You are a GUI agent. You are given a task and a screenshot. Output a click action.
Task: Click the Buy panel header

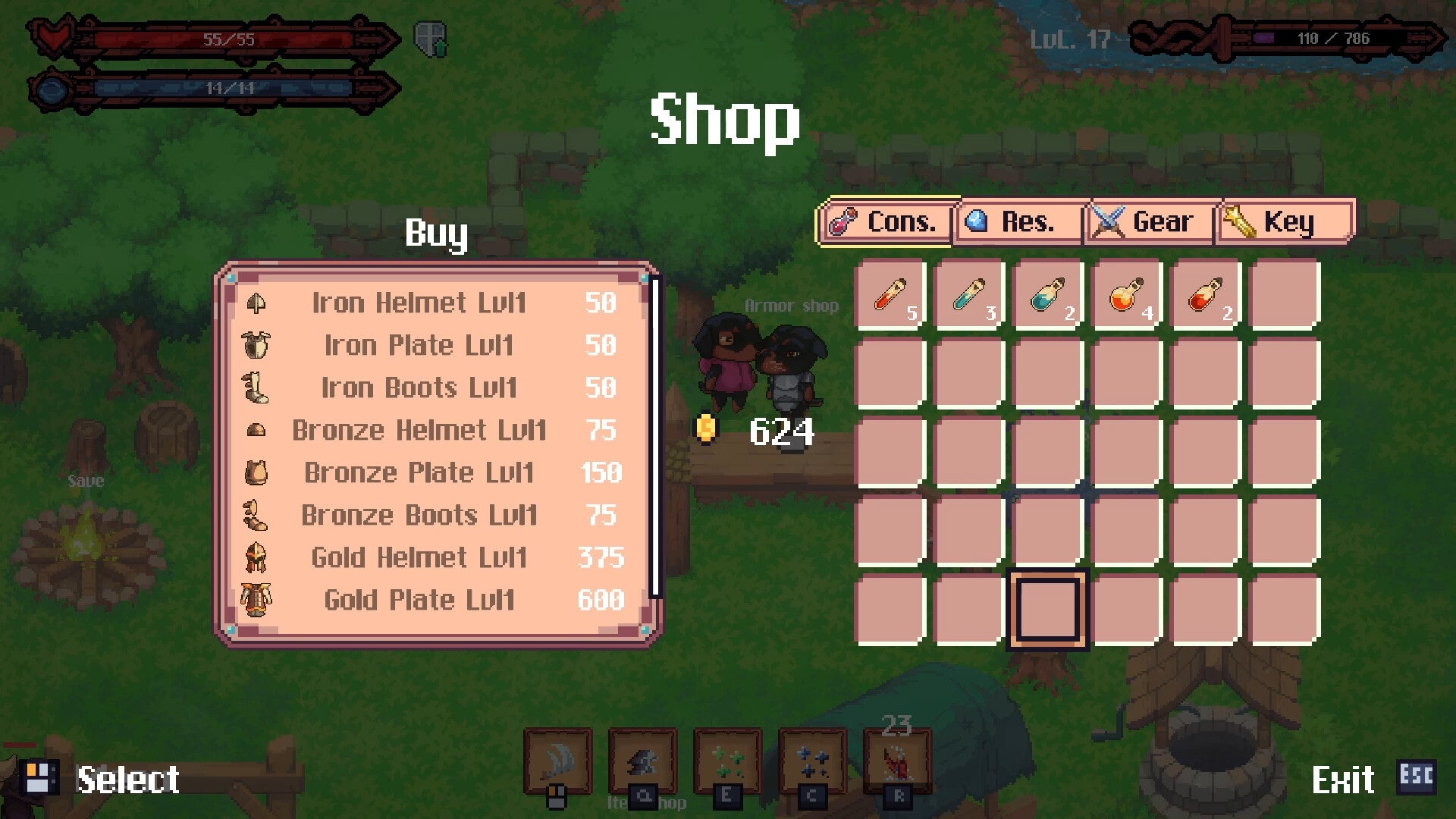(435, 234)
